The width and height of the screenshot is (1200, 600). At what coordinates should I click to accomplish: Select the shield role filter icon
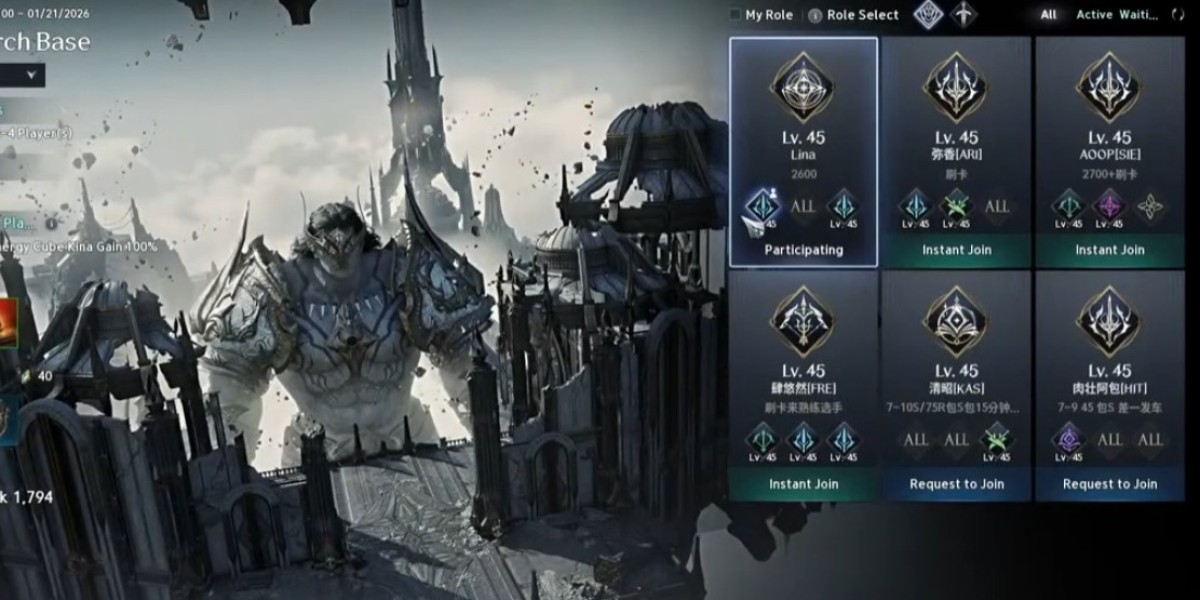(929, 15)
